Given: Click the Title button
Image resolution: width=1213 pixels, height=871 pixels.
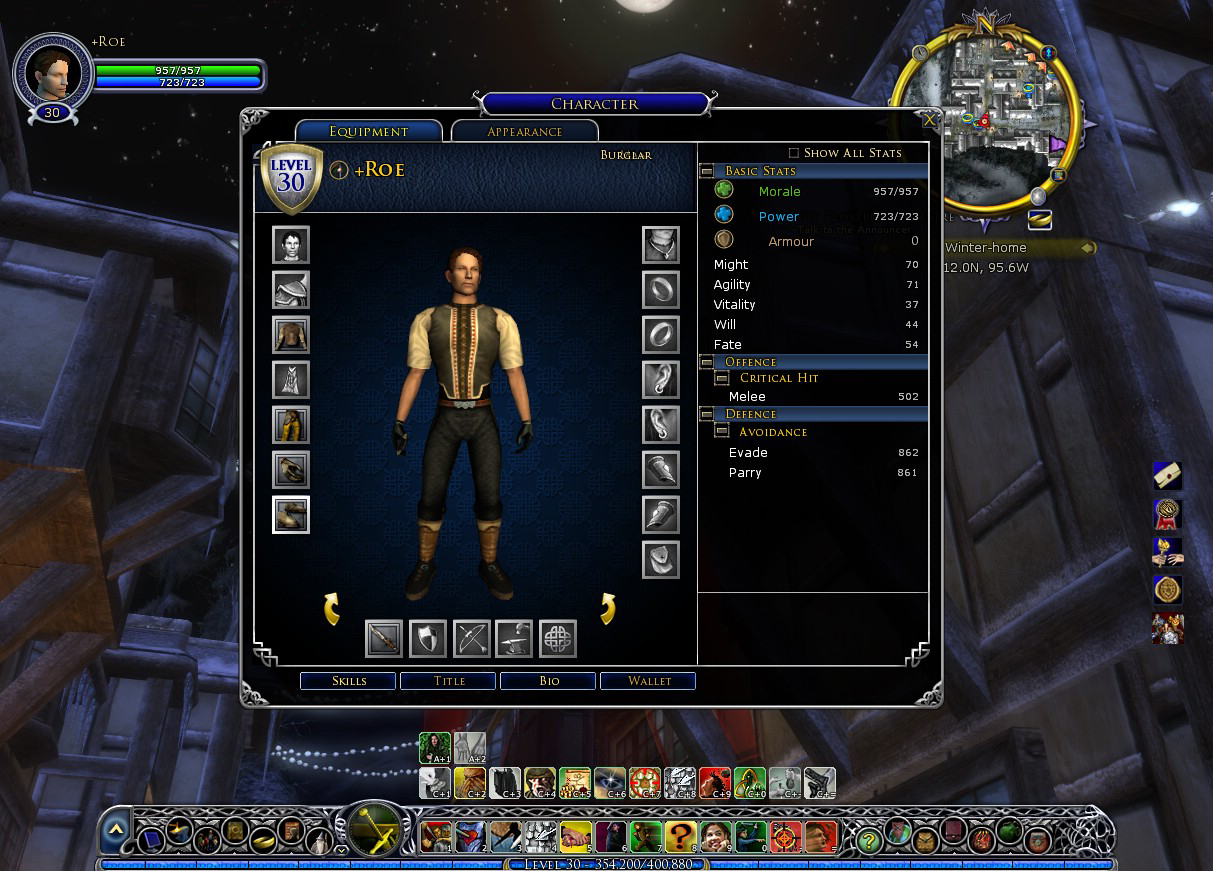Looking at the screenshot, I should click(449, 681).
